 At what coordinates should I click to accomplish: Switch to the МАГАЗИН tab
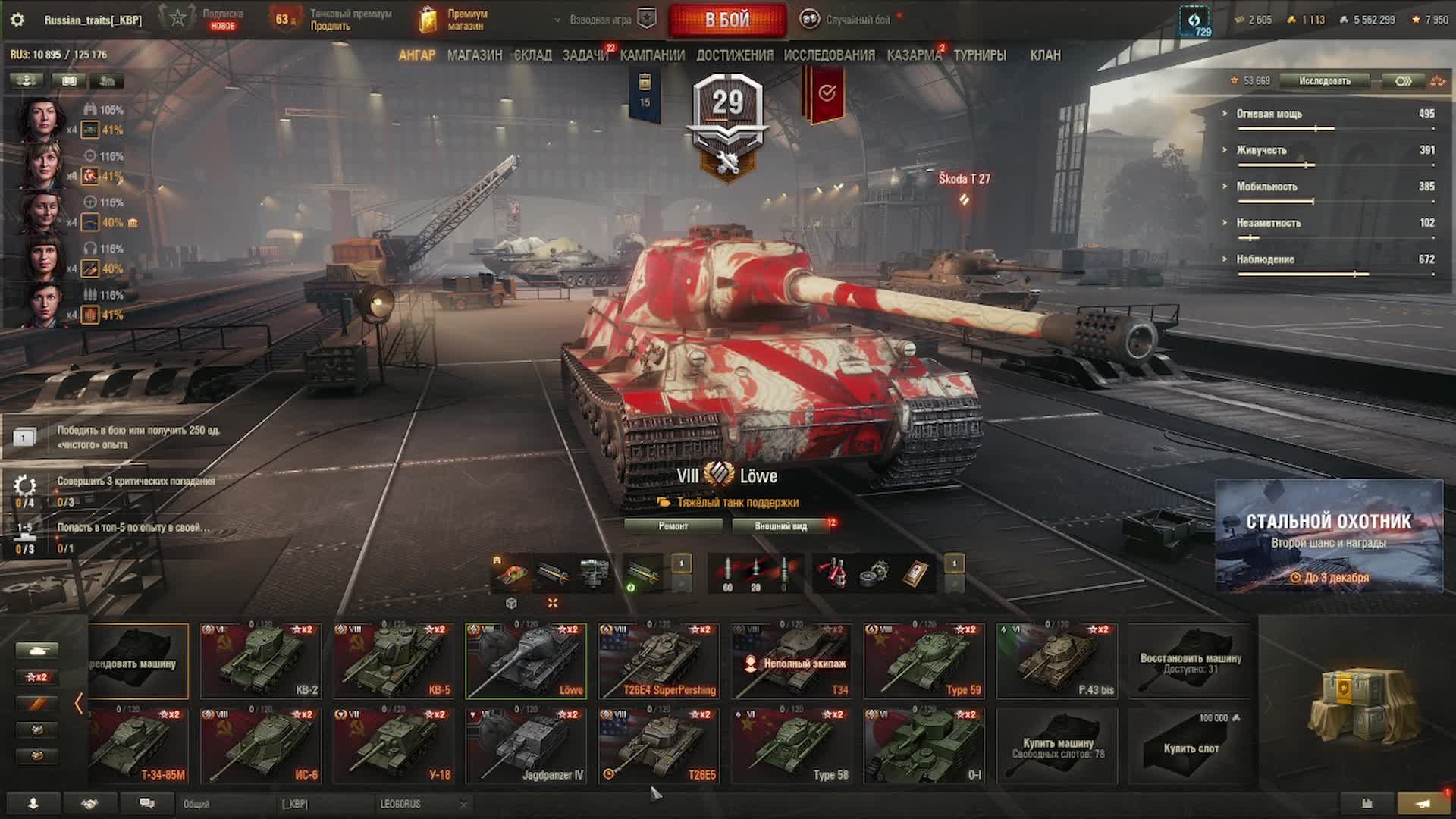coord(475,55)
